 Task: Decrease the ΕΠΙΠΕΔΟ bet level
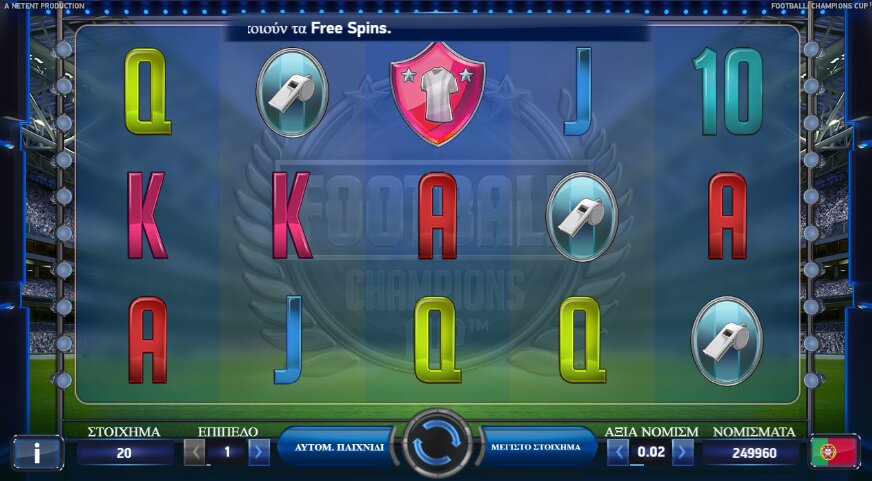(196, 452)
